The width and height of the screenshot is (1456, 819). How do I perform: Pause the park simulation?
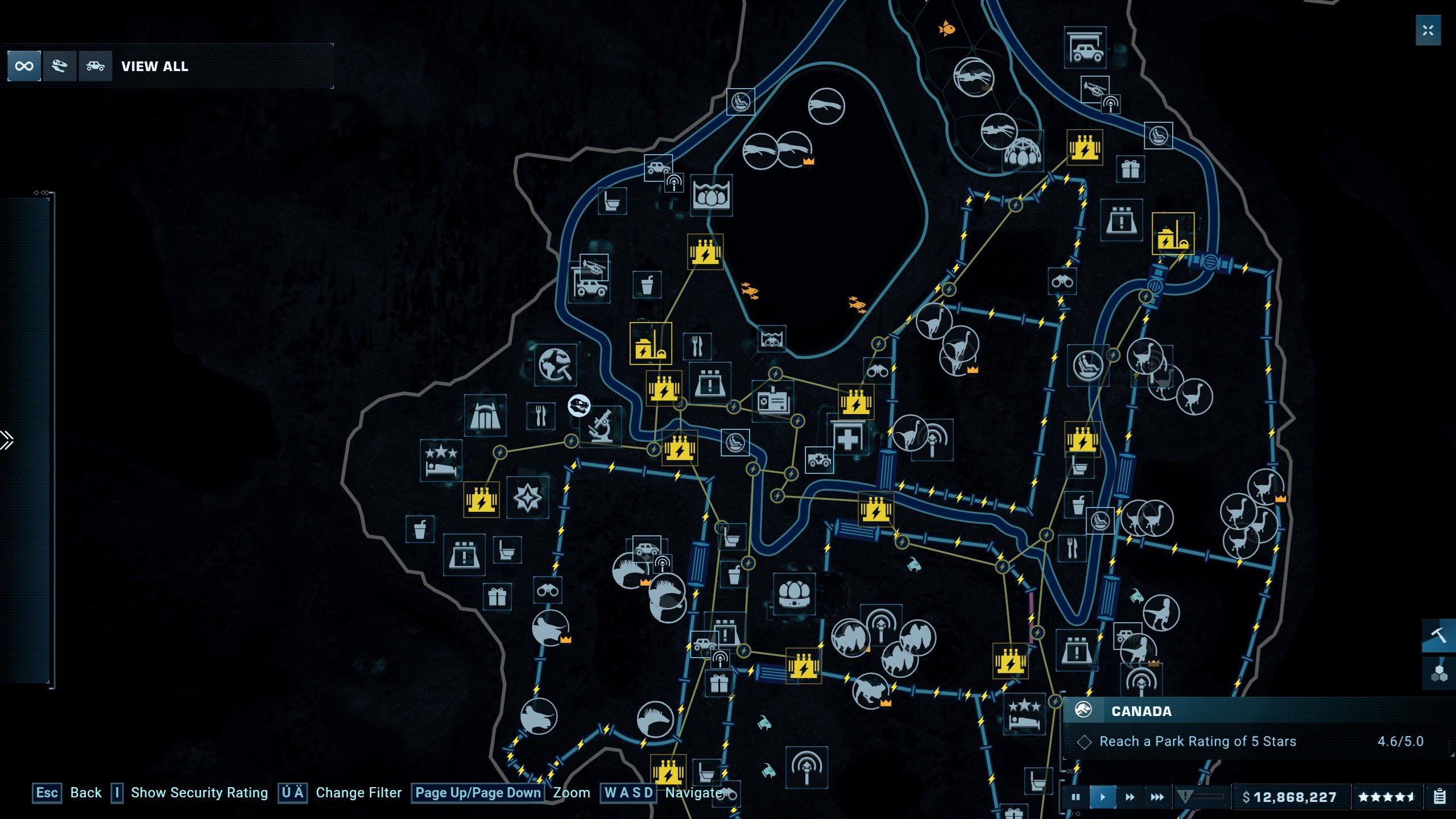(x=1075, y=797)
